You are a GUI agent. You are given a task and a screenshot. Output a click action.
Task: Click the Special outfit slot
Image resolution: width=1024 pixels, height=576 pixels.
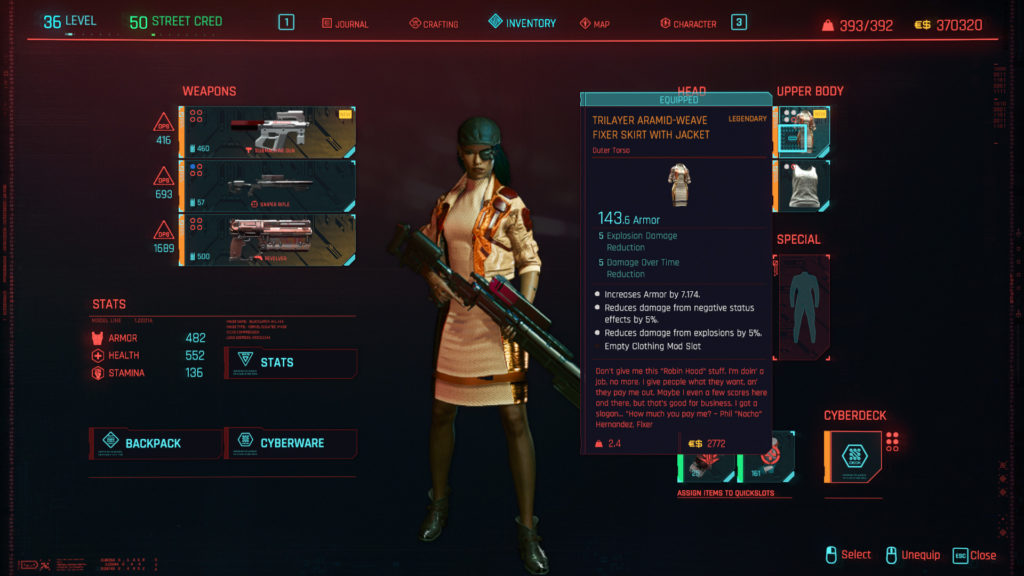pyautogui.click(x=803, y=307)
